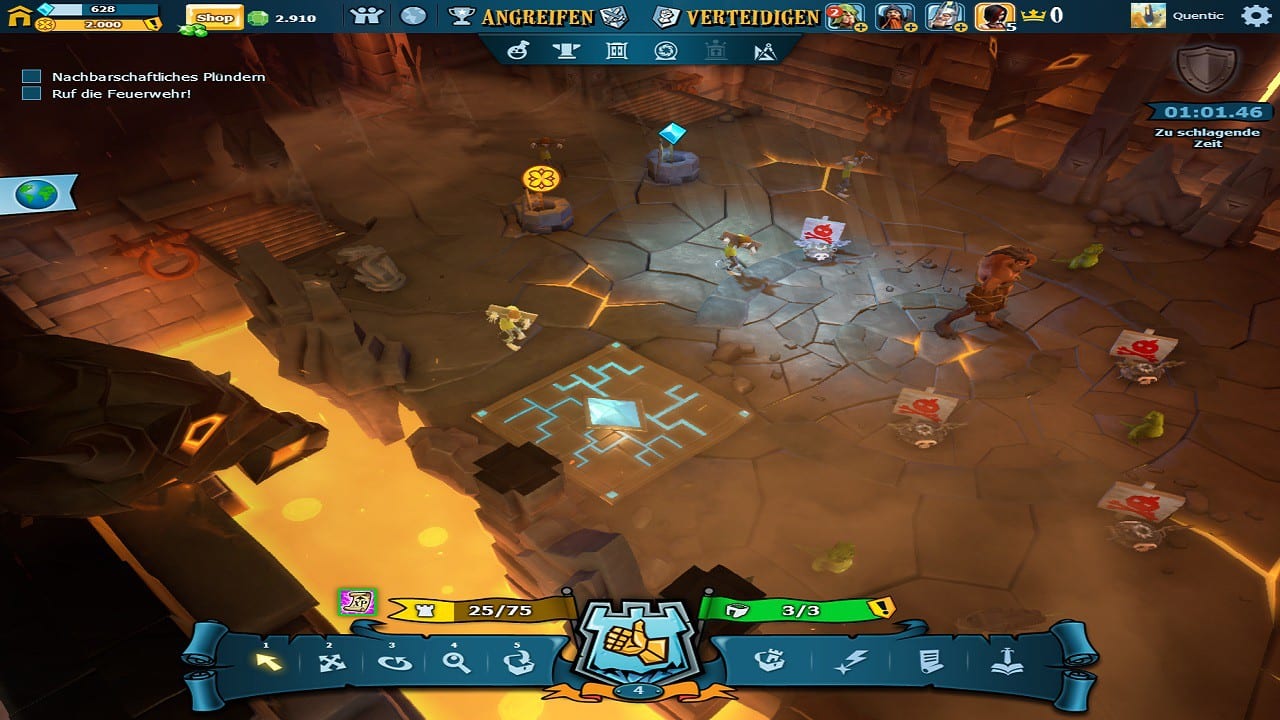The image size is (1280, 720).
Task: Go to the home castle icon
Action: pos(18,15)
